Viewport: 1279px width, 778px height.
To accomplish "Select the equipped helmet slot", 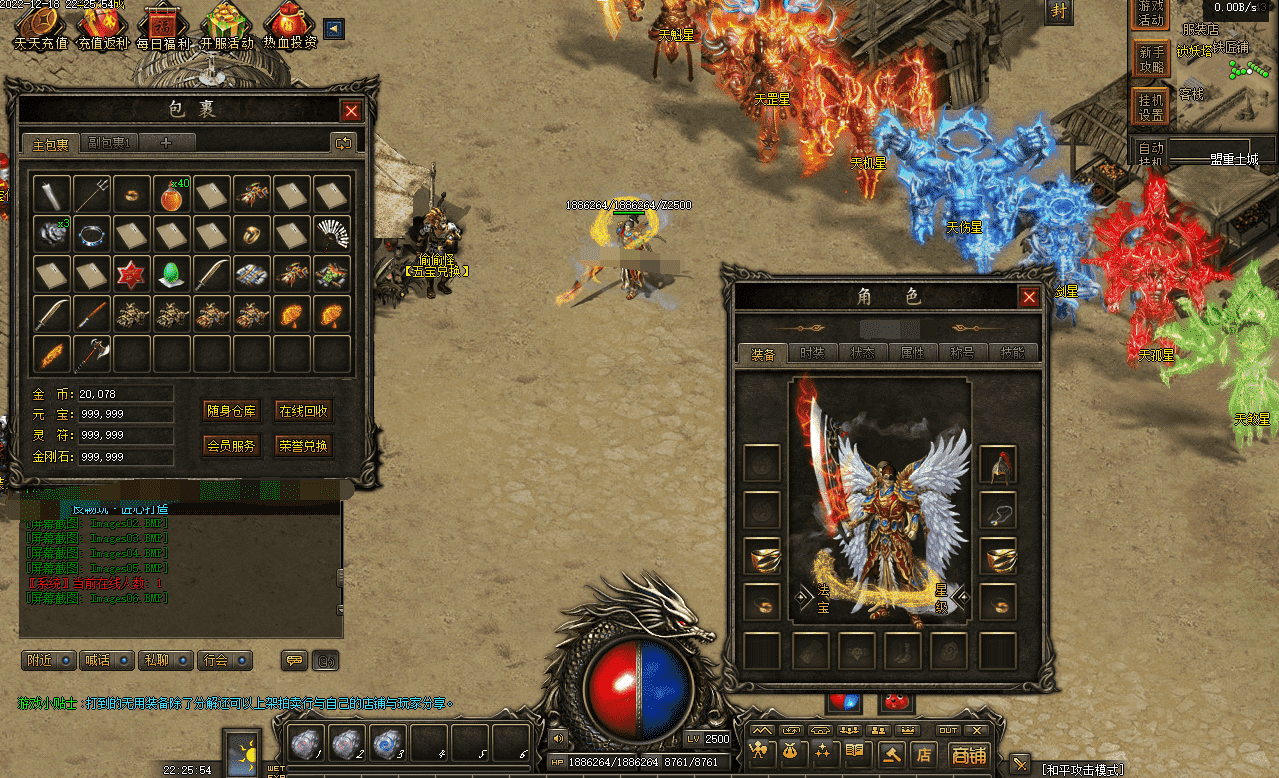I will click(998, 464).
